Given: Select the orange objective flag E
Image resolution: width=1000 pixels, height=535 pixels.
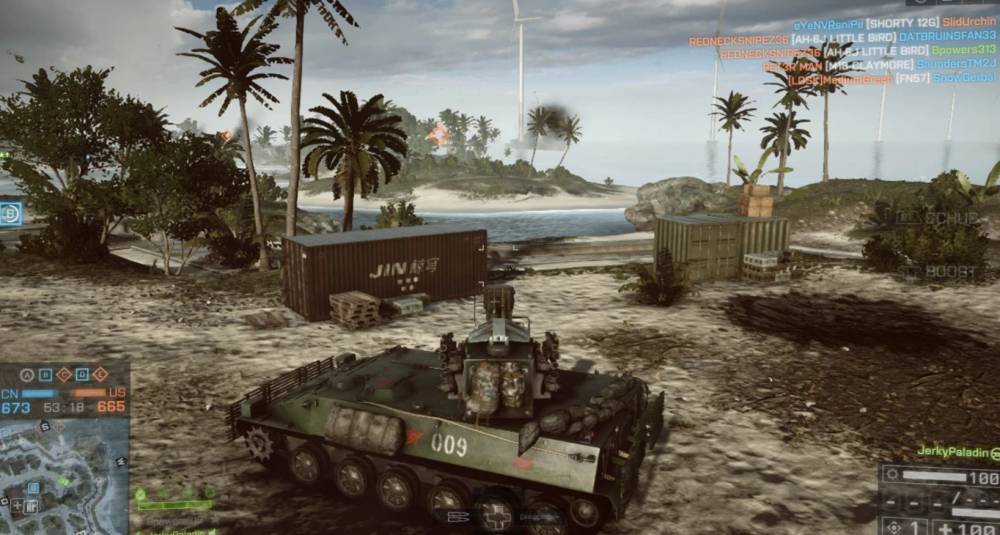Looking at the screenshot, I should point(100,375).
